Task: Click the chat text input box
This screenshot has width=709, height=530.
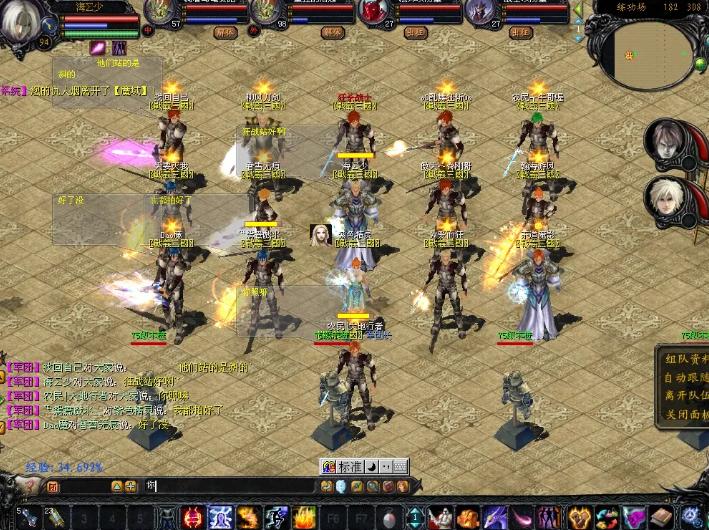Action: (230, 486)
